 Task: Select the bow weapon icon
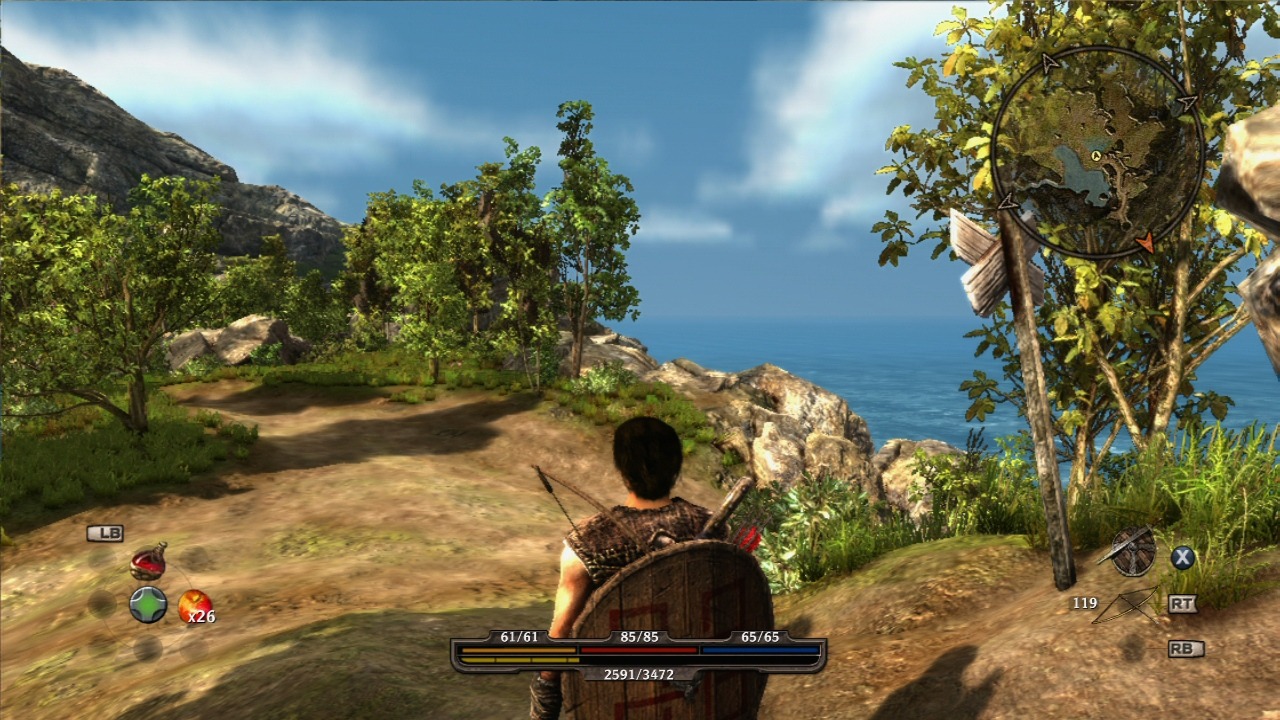point(1126,605)
